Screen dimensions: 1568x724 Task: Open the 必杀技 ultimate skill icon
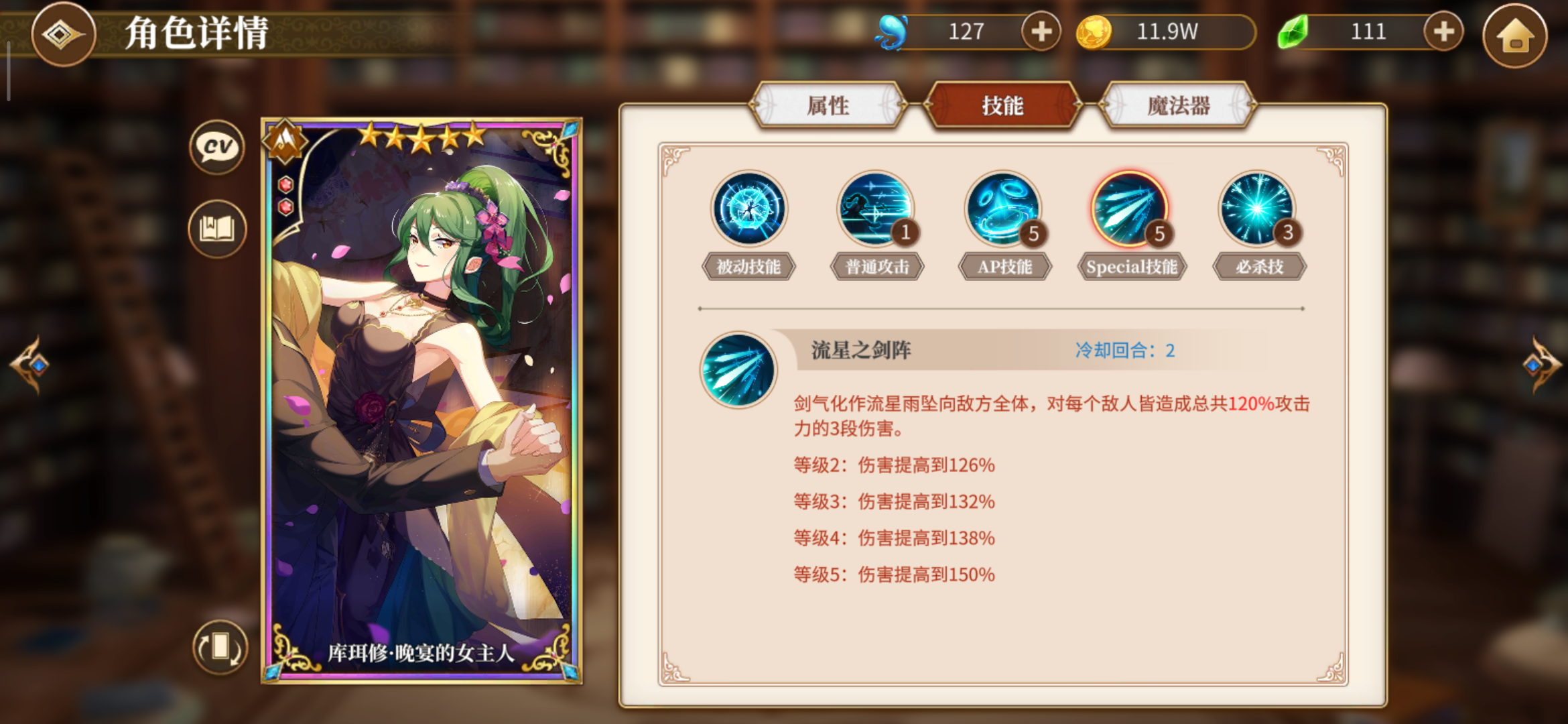coord(1258,210)
